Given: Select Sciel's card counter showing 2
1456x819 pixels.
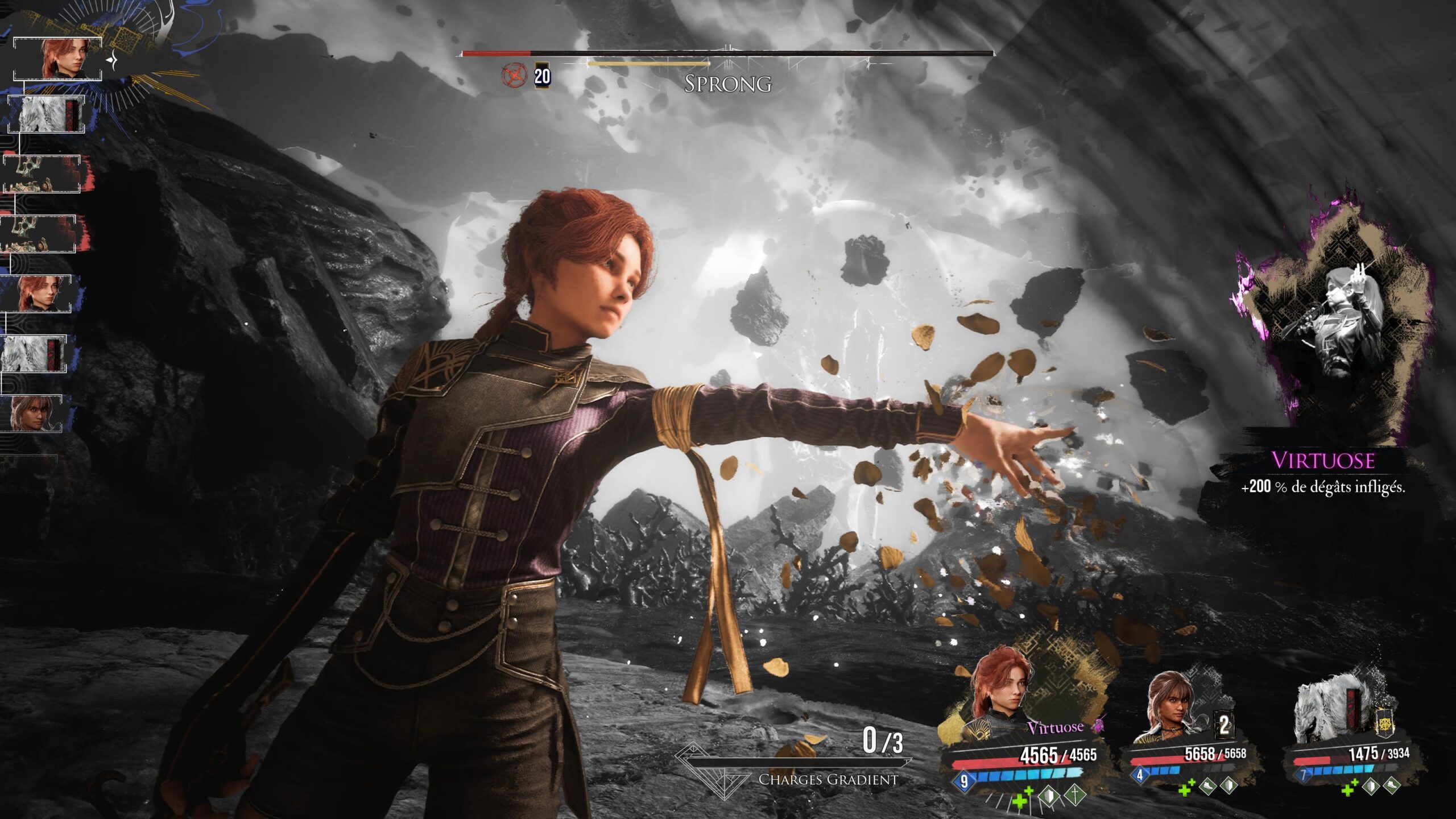Looking at the screenshot, I should pos(1223,725).
